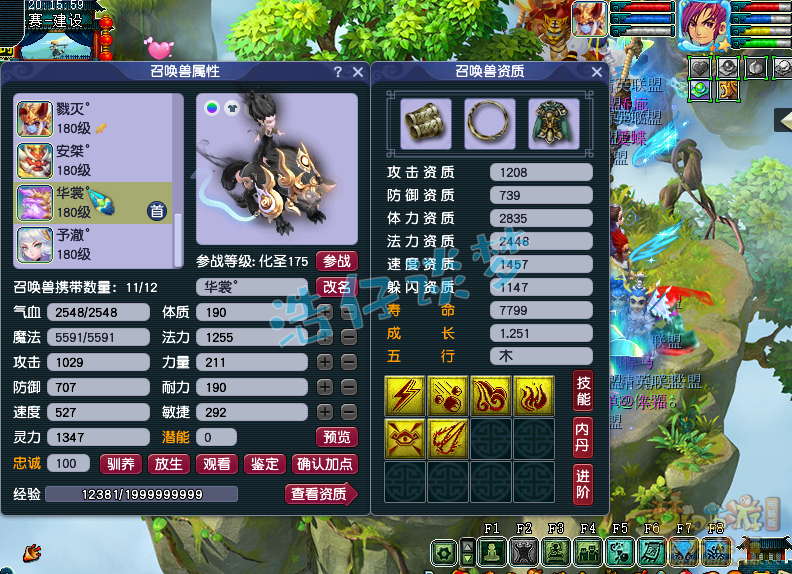Click the 鉴定 appraise button
Screen dimensions: 792x574
pos(265,463)
